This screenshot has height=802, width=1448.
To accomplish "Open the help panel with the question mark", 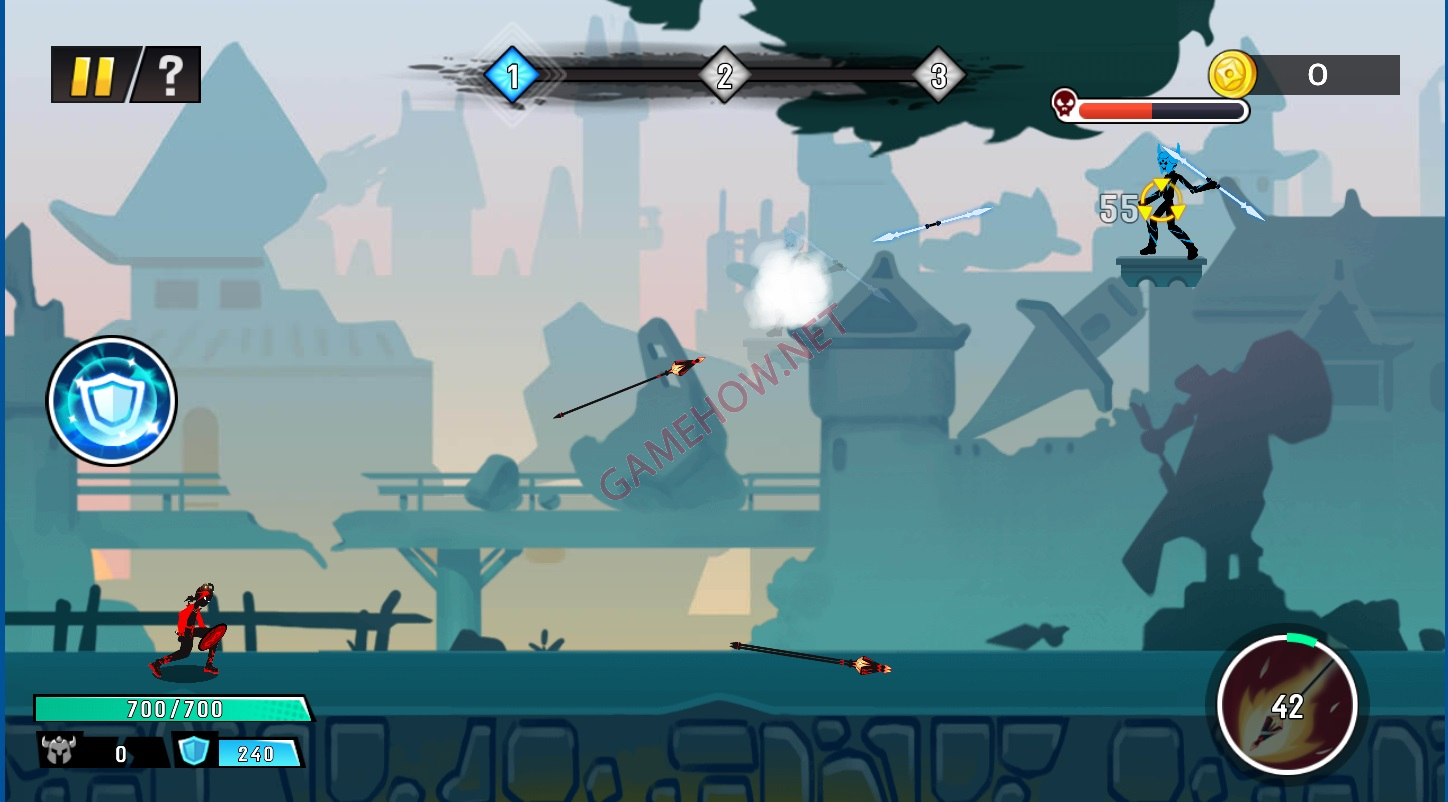I will point(170,73).
